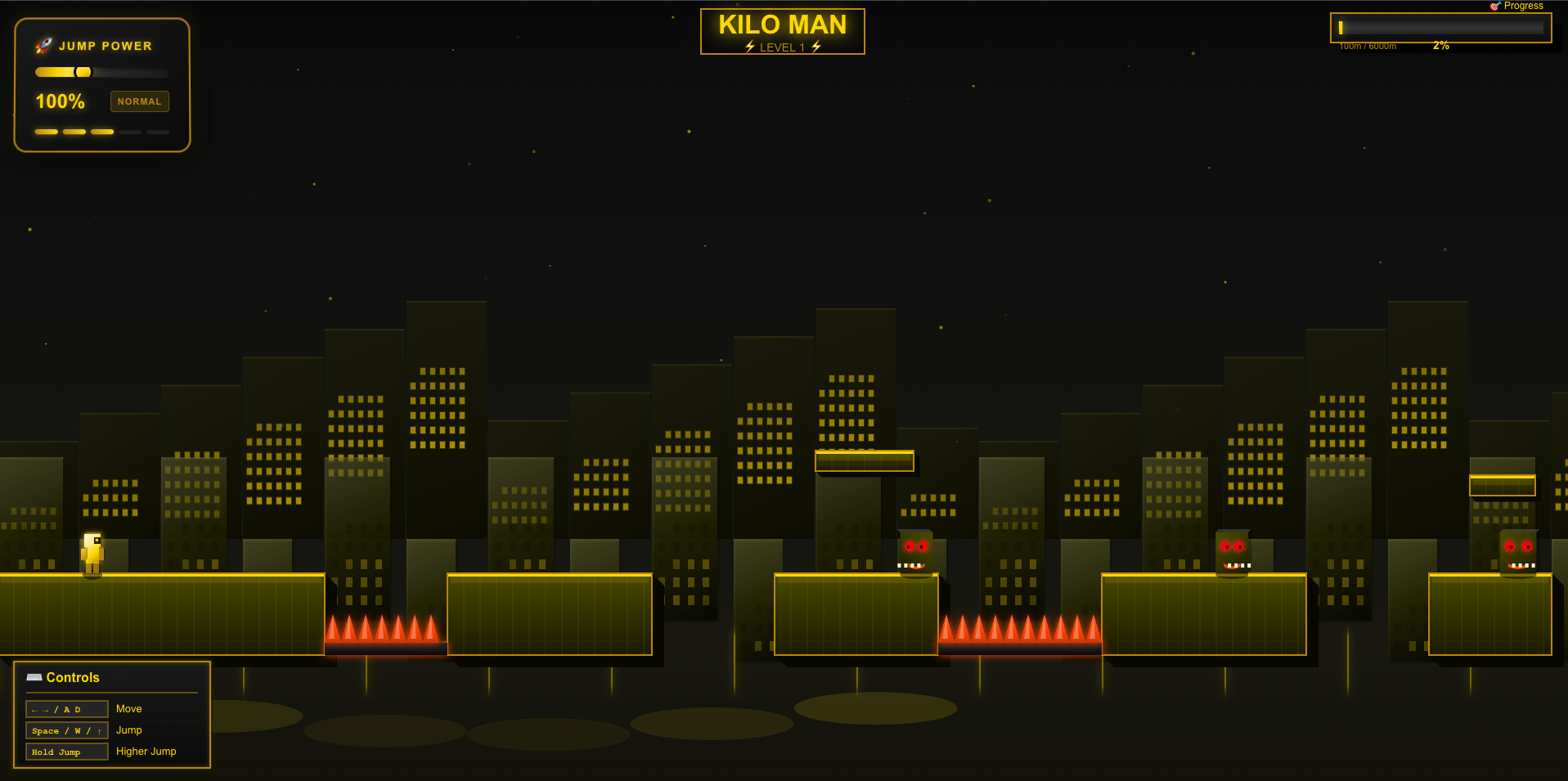Click the NORMAL jump mode badge
Image resolution: width=1568 pixels, height=781 pixels.
click(139, 101)
